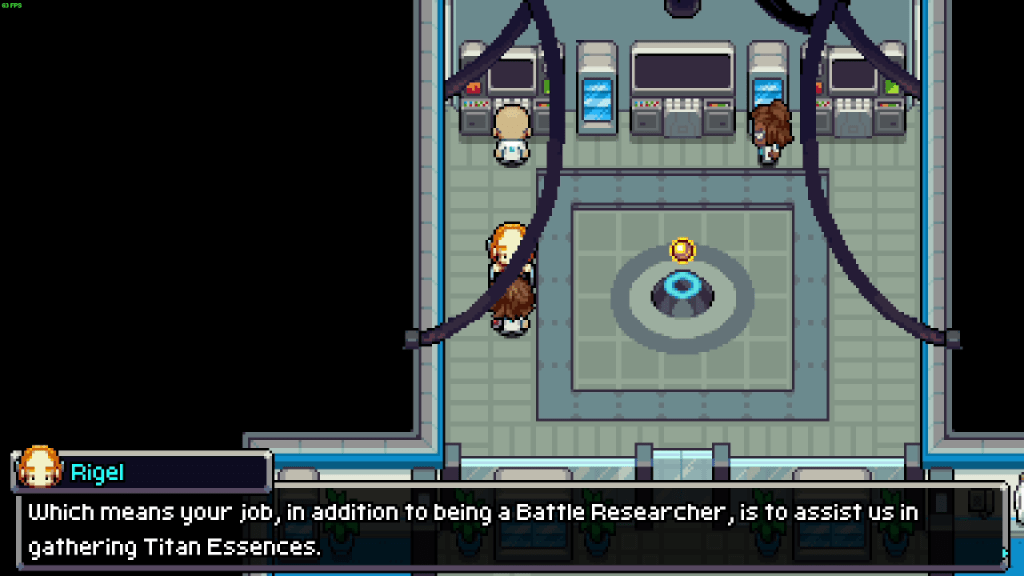
Task: Advance Rigel's dialogue text box
Action: (510, 529)
